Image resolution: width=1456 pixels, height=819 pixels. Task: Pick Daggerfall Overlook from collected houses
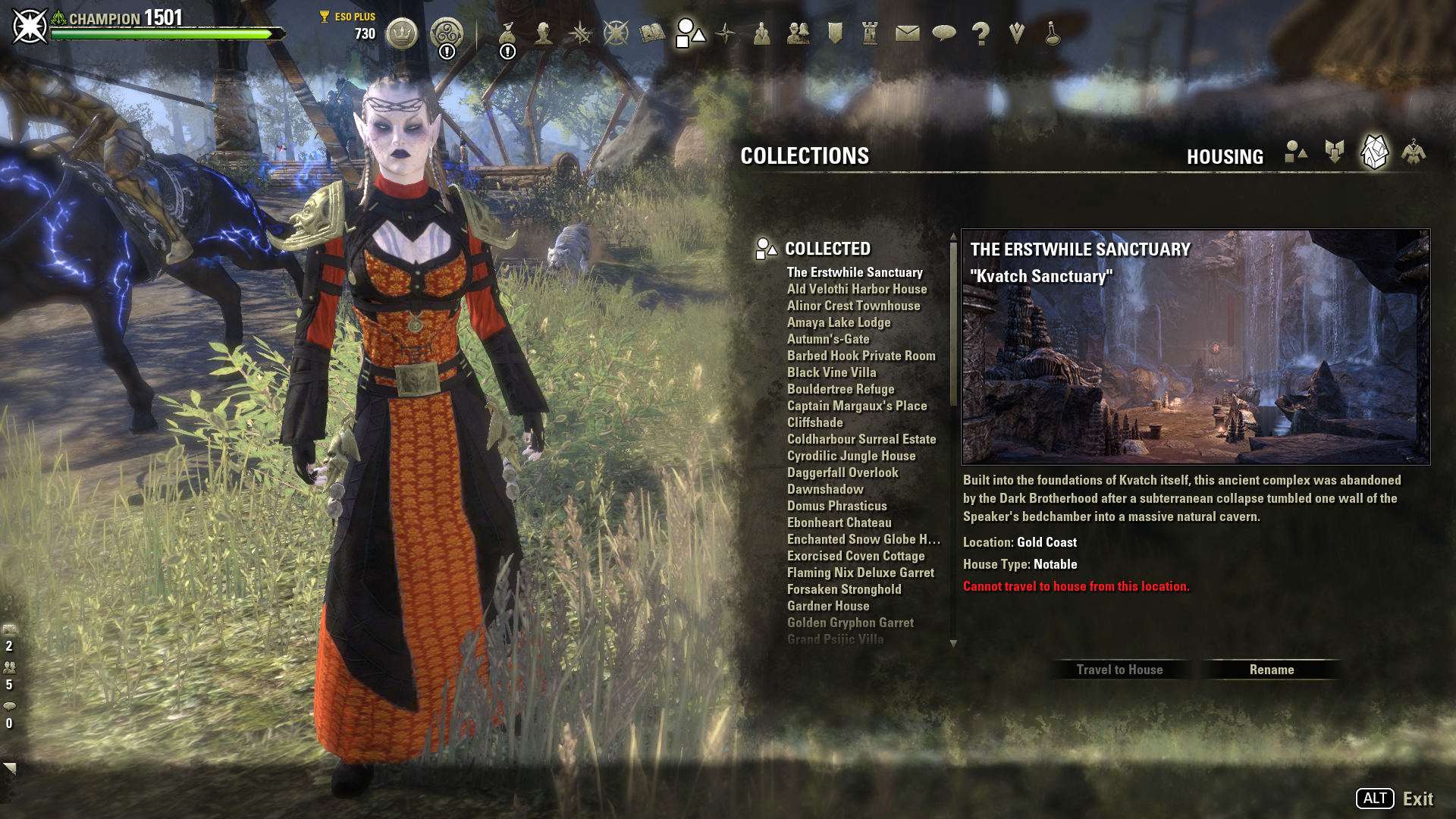tap(842, 472)
